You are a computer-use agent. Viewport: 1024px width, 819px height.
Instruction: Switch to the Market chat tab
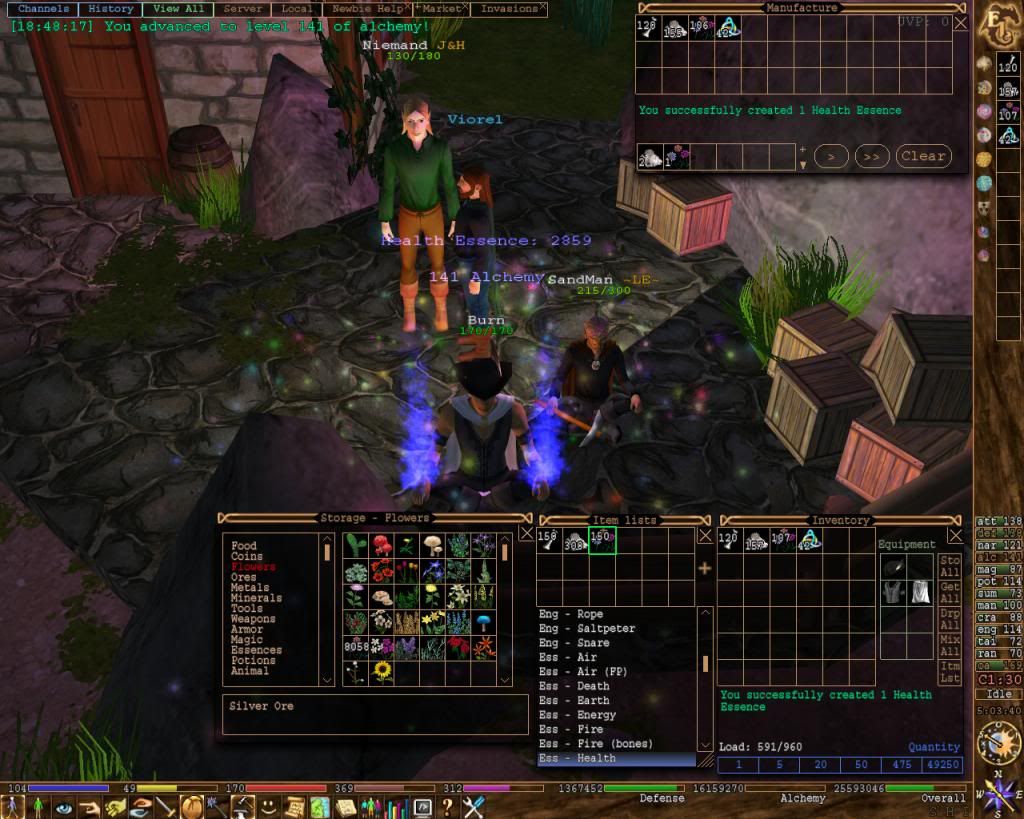point(440,8)
